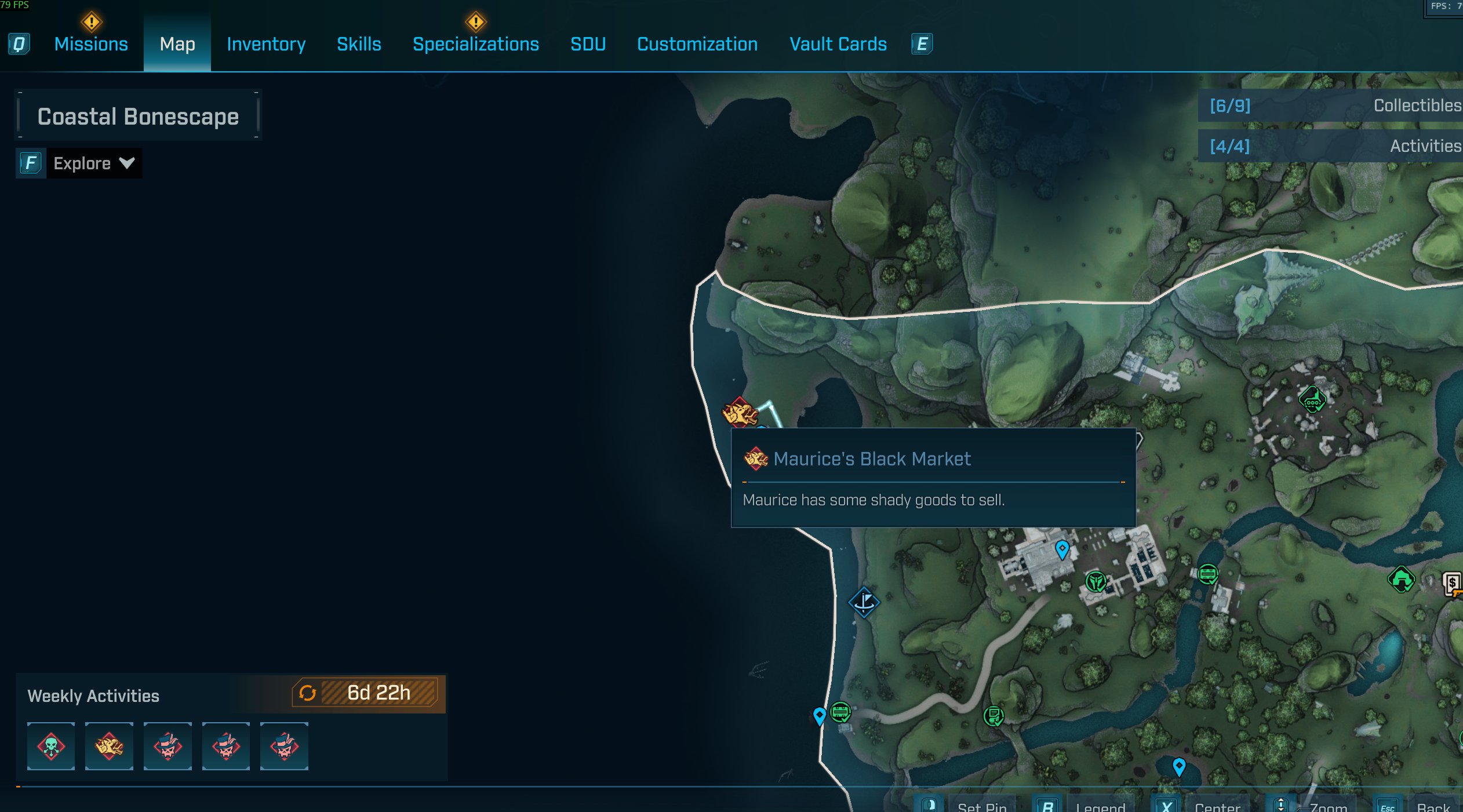
Task: Switch to the Missions tab
Action: [91, 44]
